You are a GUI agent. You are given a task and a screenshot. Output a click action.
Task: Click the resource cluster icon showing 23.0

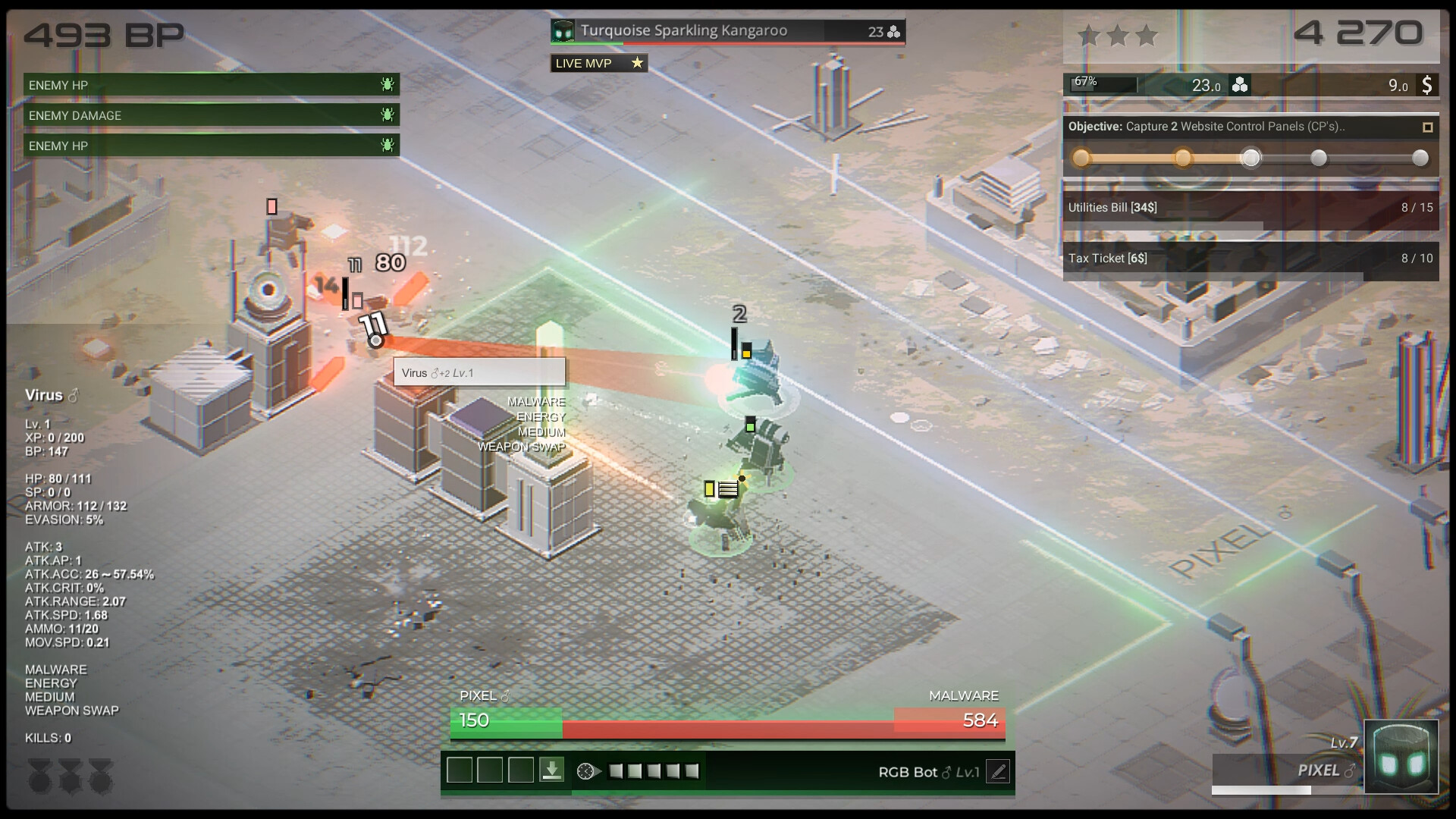click(x=1239, y=86)
